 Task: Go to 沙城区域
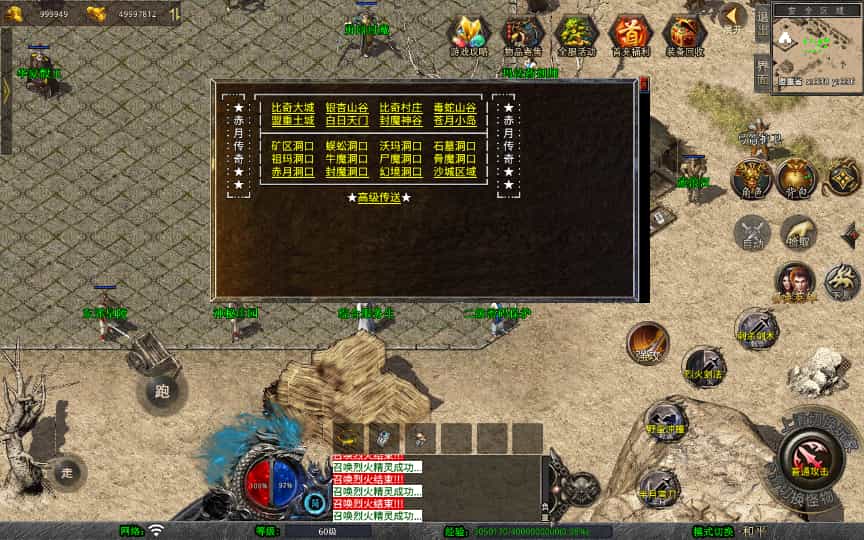455,172
